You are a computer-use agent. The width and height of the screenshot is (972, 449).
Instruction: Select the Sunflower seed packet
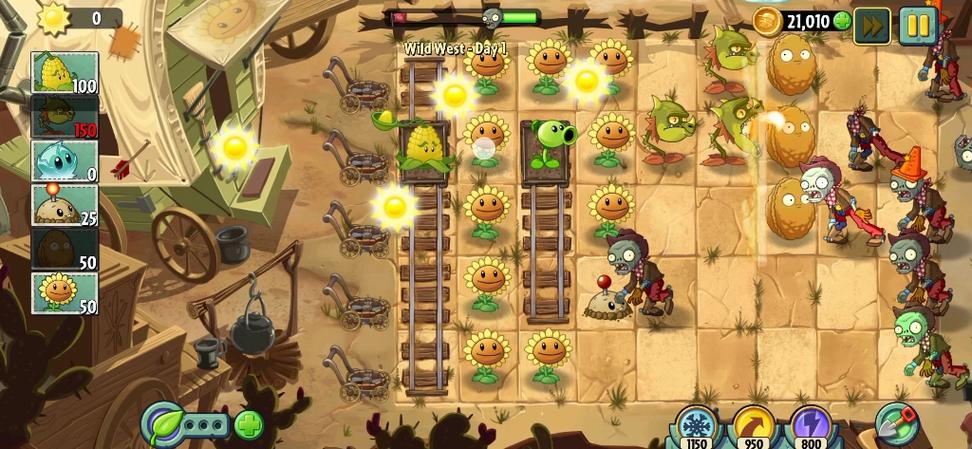[64, 293]
